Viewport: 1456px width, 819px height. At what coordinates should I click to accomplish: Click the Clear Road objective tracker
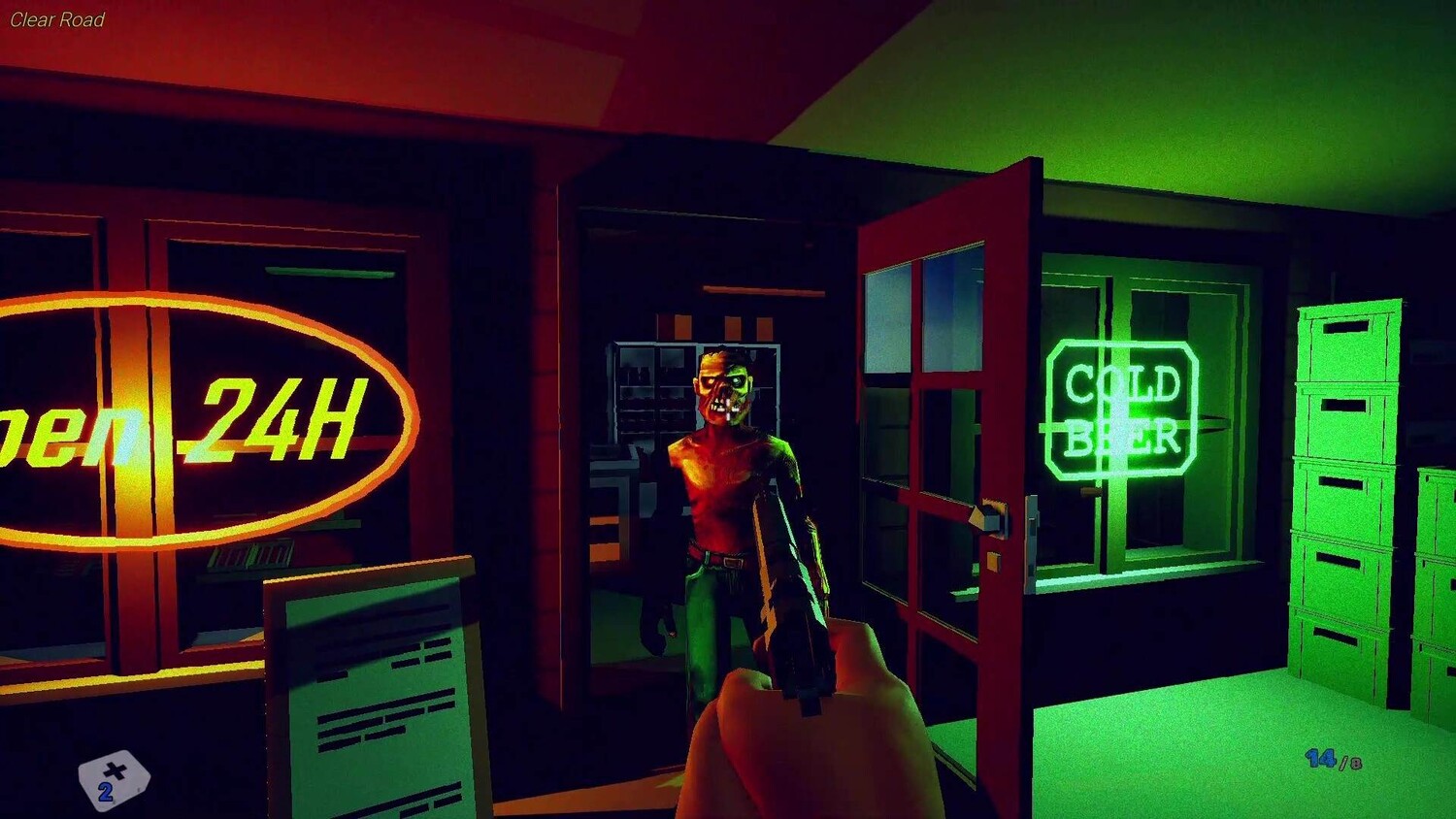[x=57, y=19]
